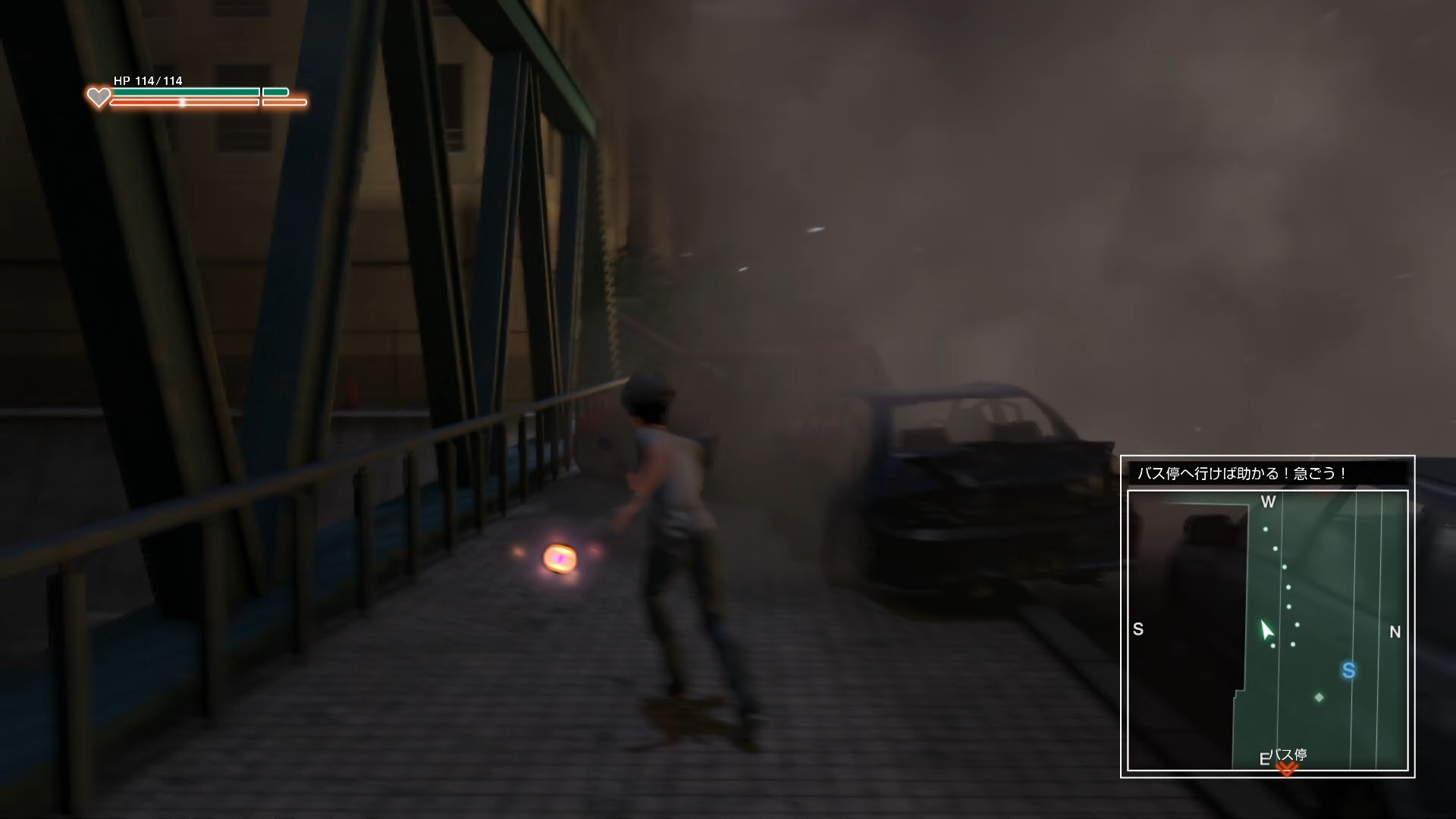Click the red バス停 destination marker

pyautogui.click(x=1287, y=769)
